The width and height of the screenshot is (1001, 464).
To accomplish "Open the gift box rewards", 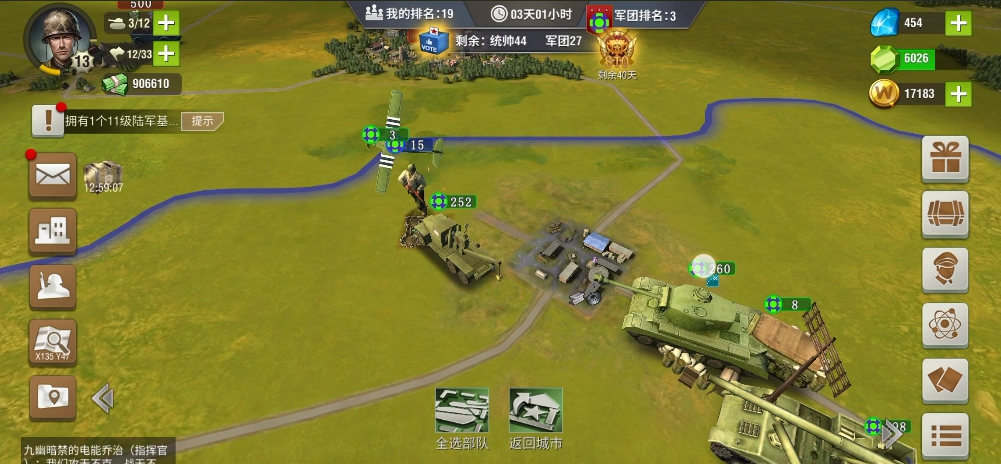I will point(944,159).
